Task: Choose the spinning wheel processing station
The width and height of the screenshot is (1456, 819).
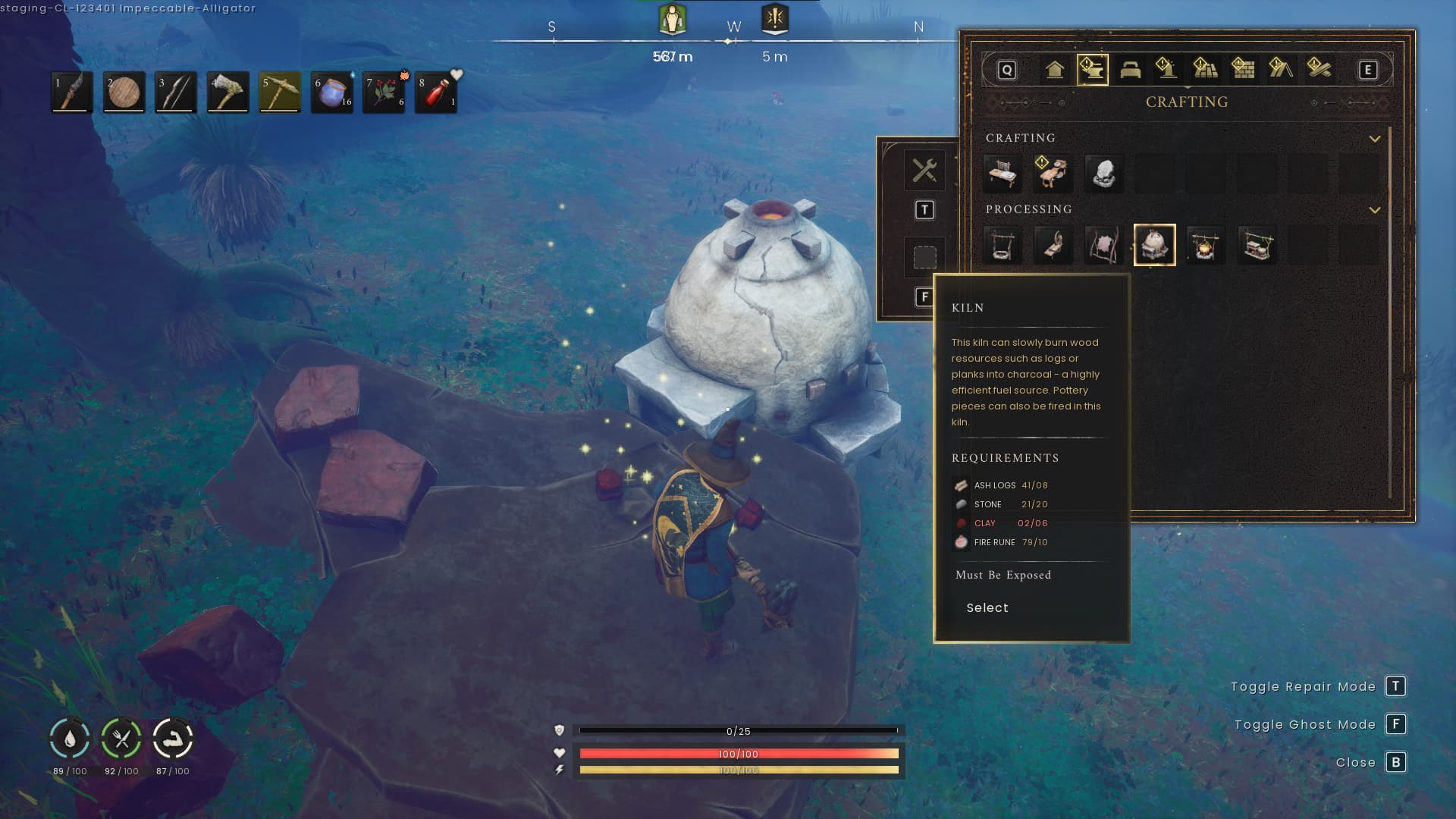Action: tap(1053, 245)
